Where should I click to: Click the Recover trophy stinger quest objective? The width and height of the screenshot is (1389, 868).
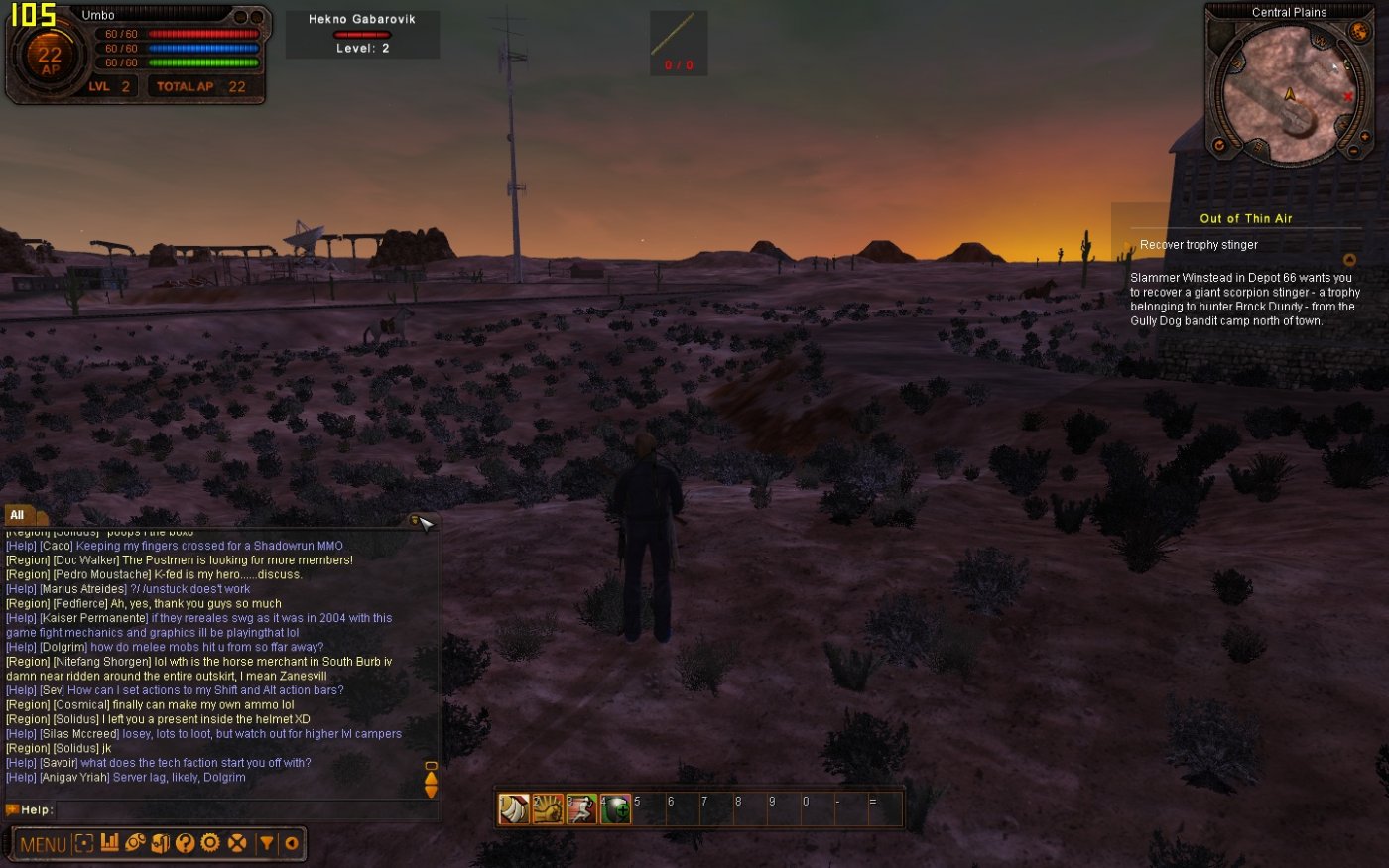pyautogui.click(x=1197, y=244)
